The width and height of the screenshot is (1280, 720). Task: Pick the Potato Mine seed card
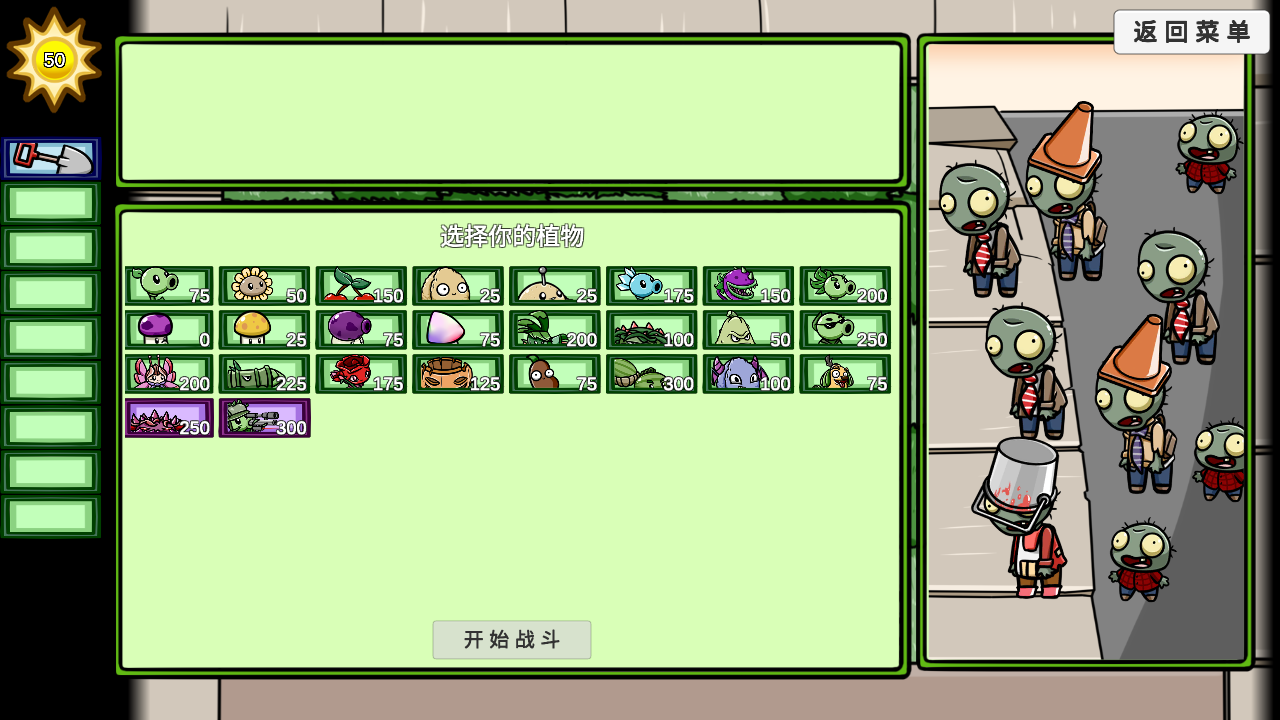tap(554, 285)
